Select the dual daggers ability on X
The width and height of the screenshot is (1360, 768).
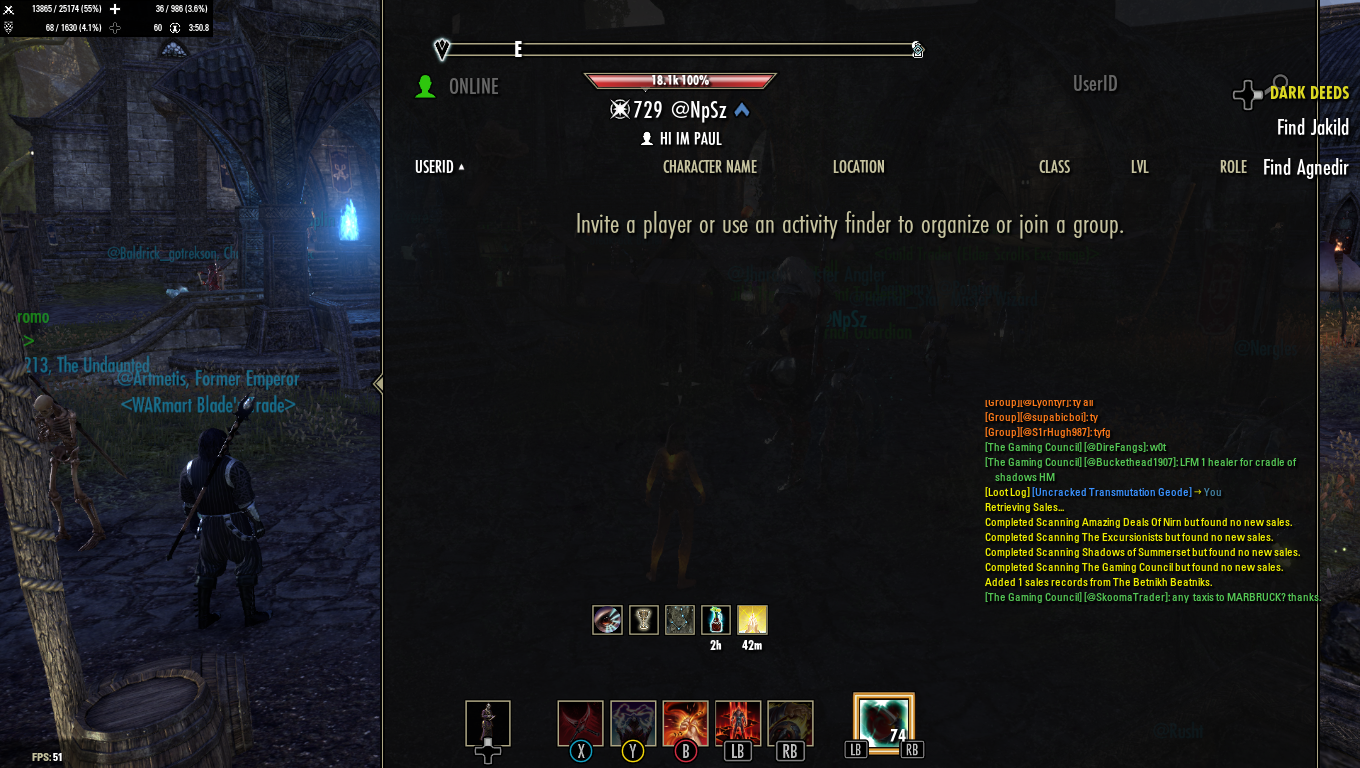(x=580, y=722)
